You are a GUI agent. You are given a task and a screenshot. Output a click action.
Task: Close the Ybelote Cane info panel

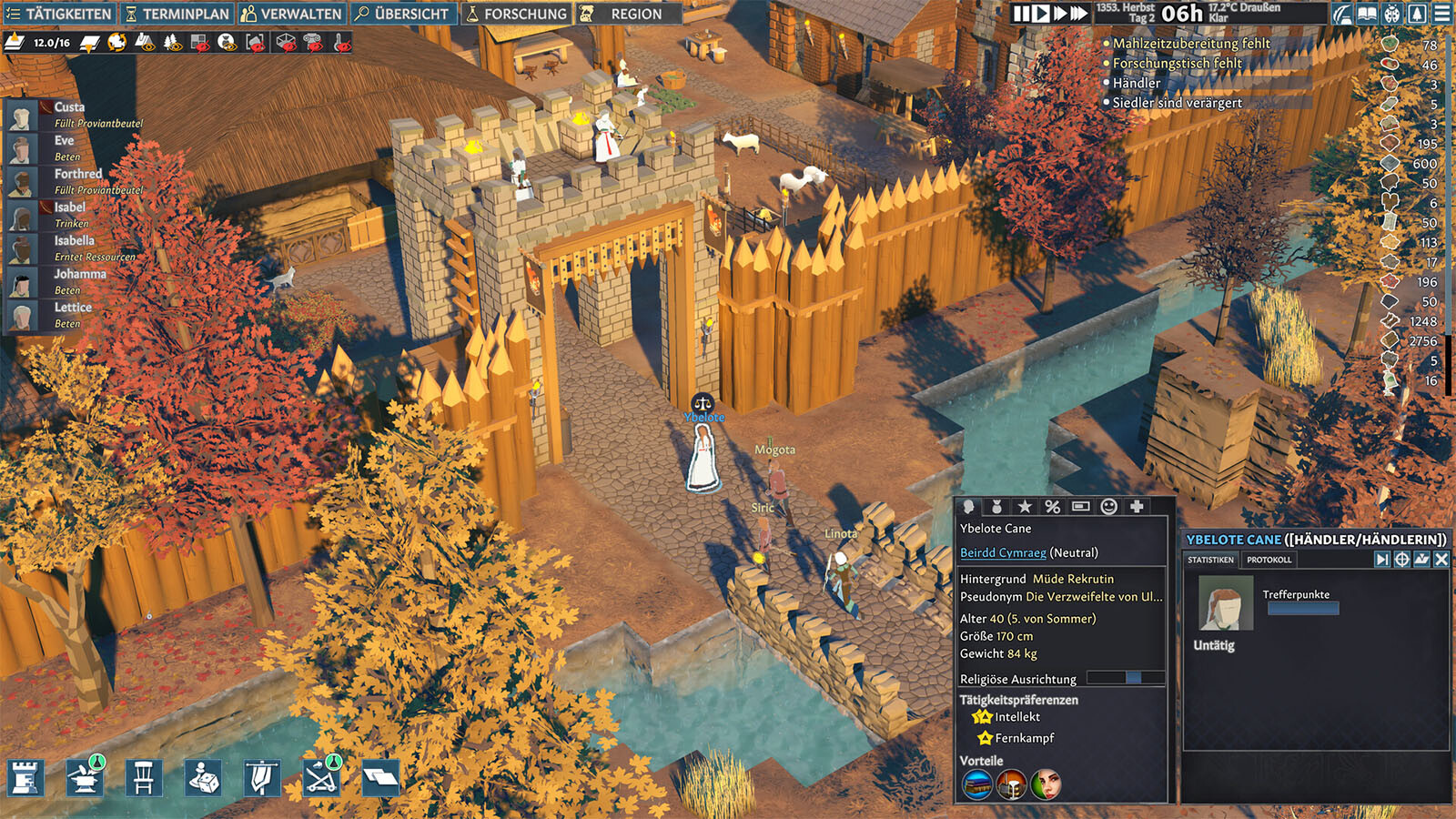[x=1441, y=560]
